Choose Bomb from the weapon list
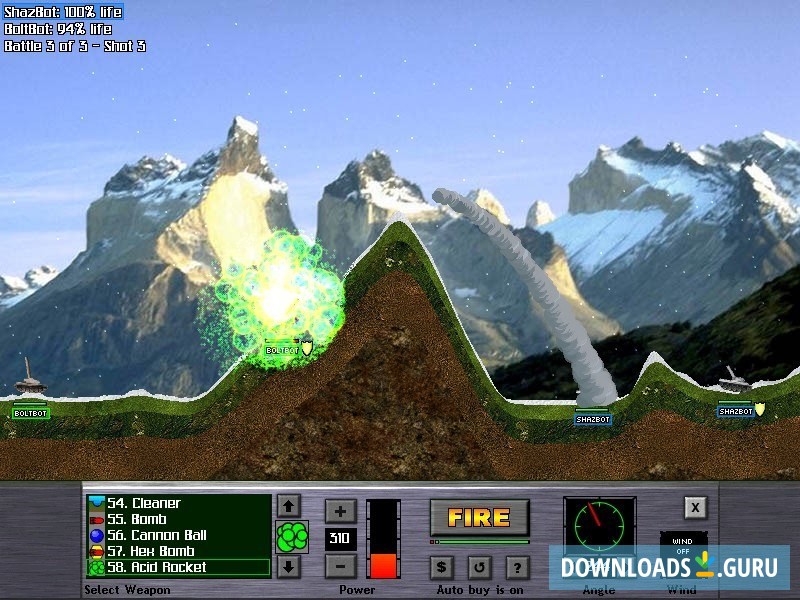Screen dimensions: 800x600 178,519
